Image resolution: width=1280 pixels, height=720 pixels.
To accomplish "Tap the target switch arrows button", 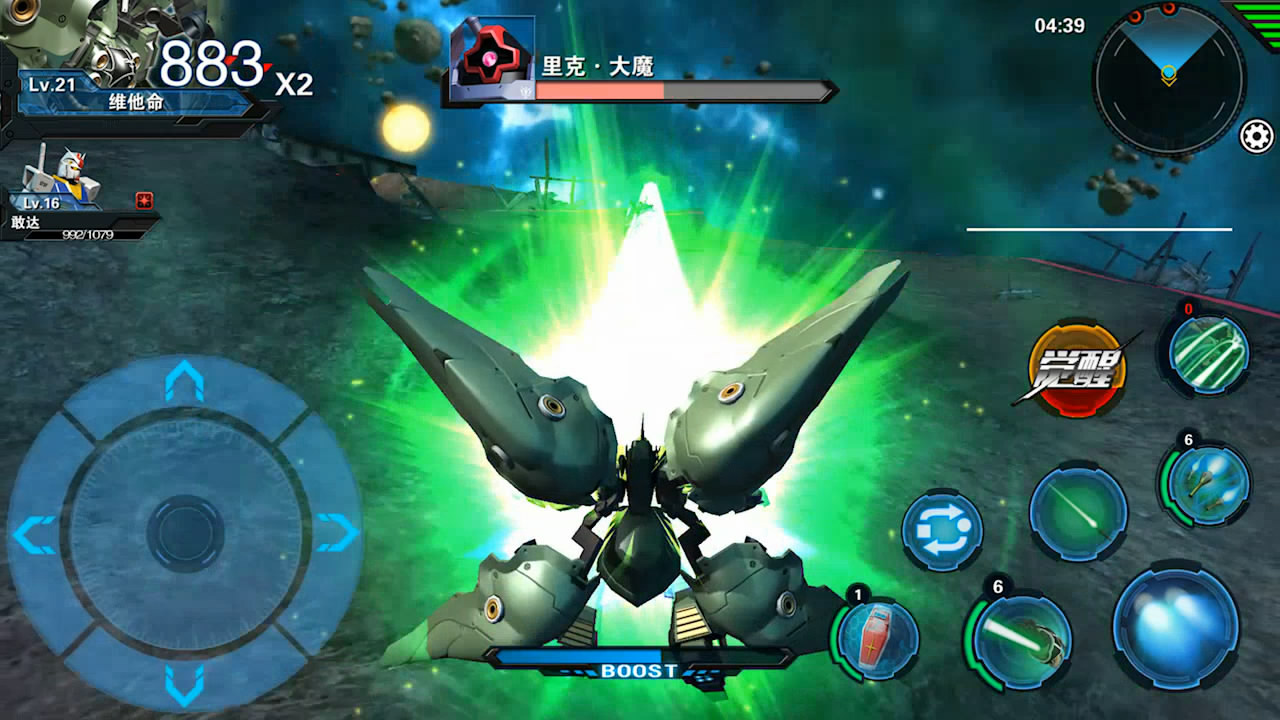I will pyautogui.click(x=942, y=530).
